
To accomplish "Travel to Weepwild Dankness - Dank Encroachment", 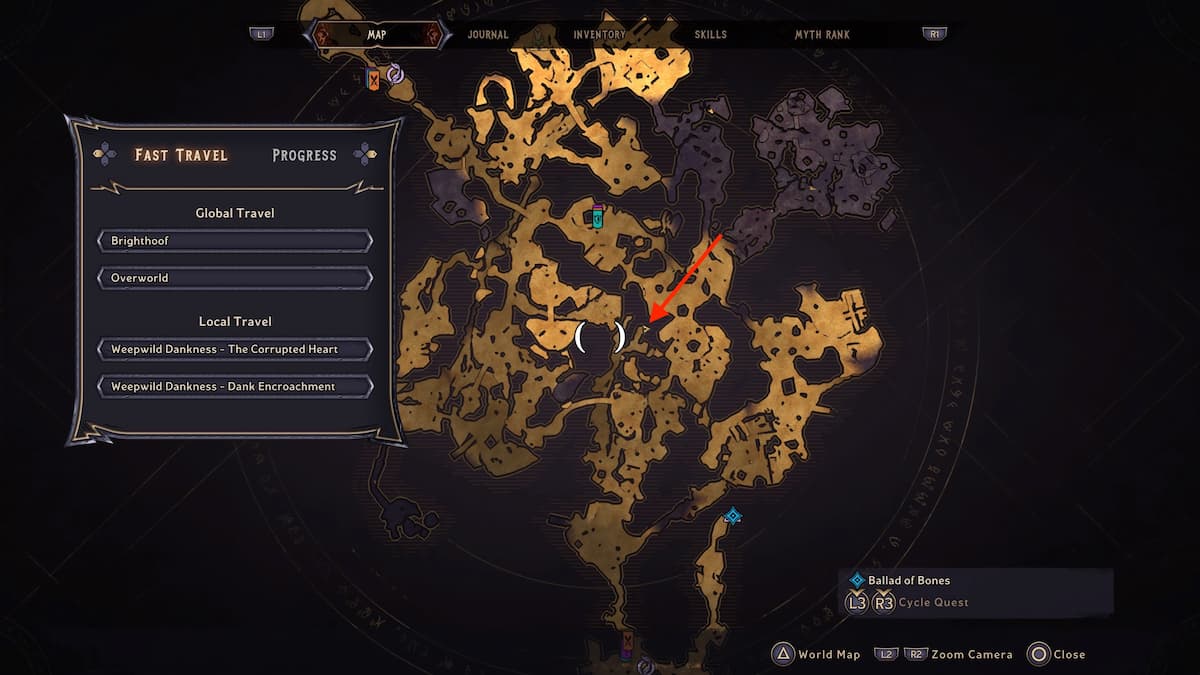I will (x=235, y=386).
